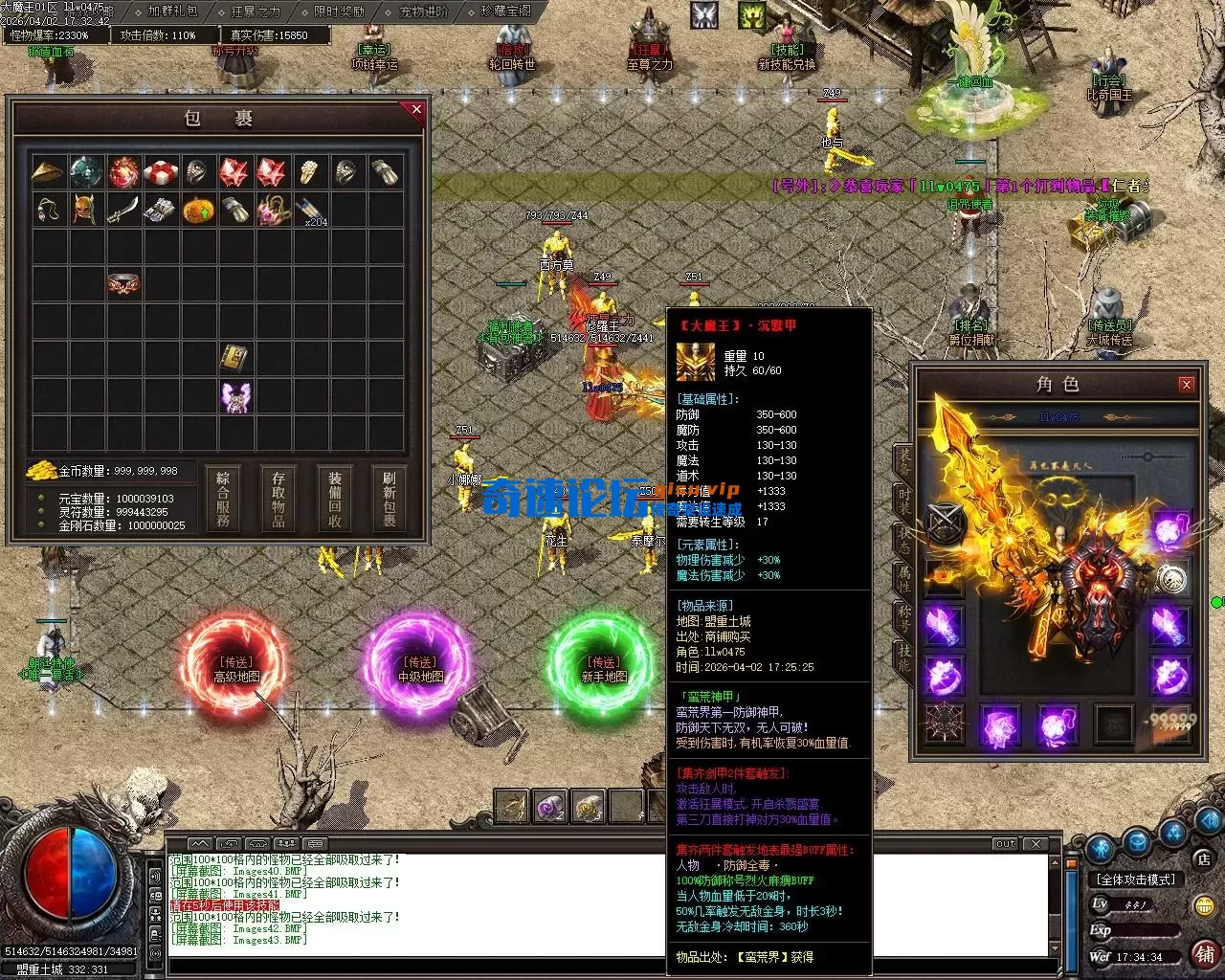Pick the curved sword in the inventory
This screenshot has height=980, width=1225.
pyautogui.click(x=123, y=210)
